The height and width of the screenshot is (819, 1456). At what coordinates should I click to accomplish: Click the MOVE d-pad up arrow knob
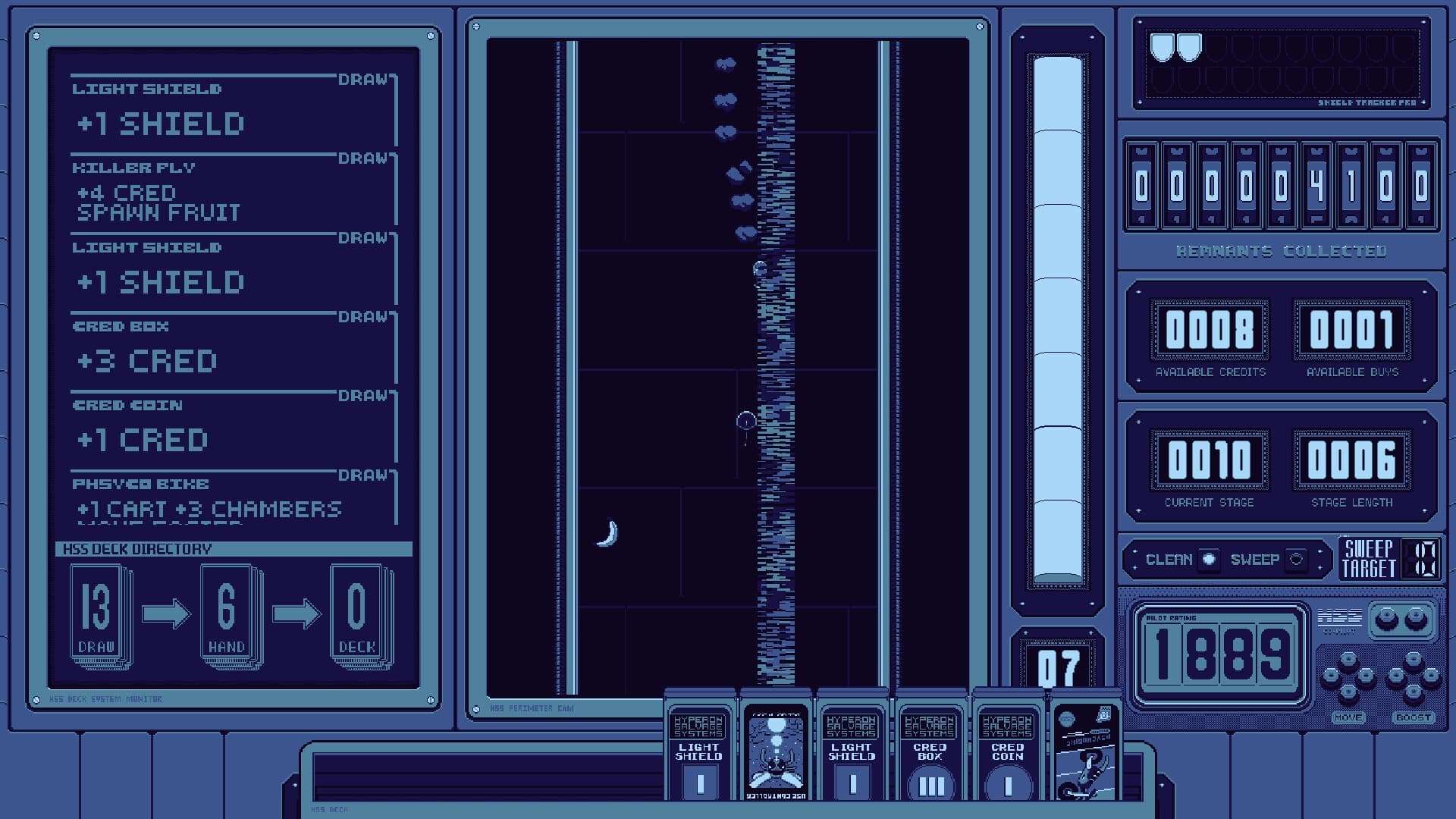coord(1348,659)
